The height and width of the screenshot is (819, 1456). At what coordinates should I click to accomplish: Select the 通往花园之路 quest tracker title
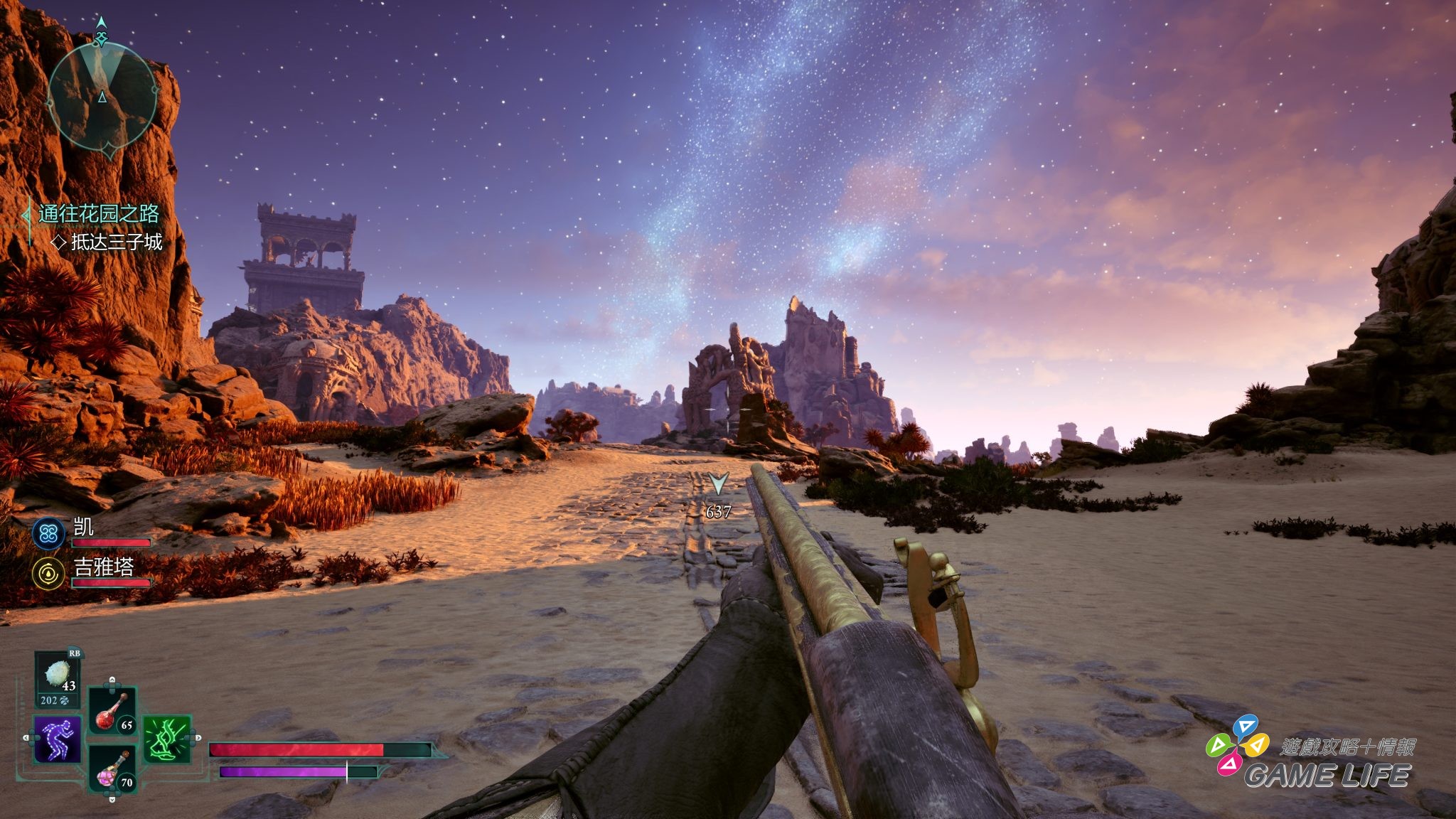[x=98, y=214]
